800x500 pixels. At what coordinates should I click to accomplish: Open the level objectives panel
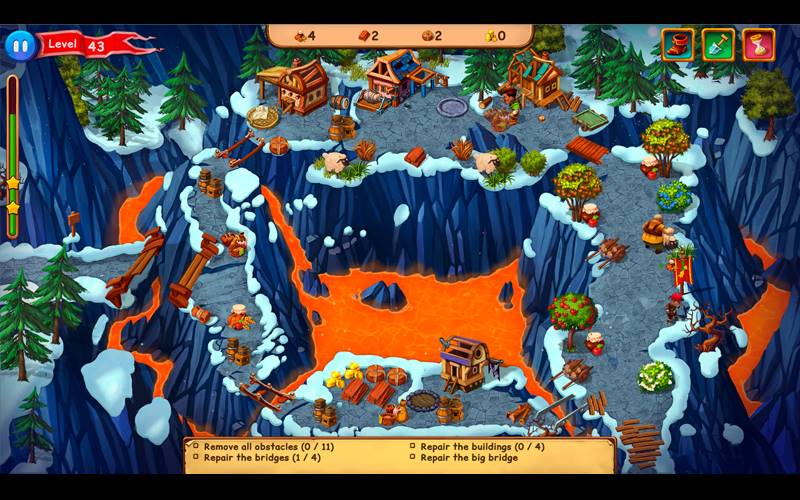tap(400, 452)
